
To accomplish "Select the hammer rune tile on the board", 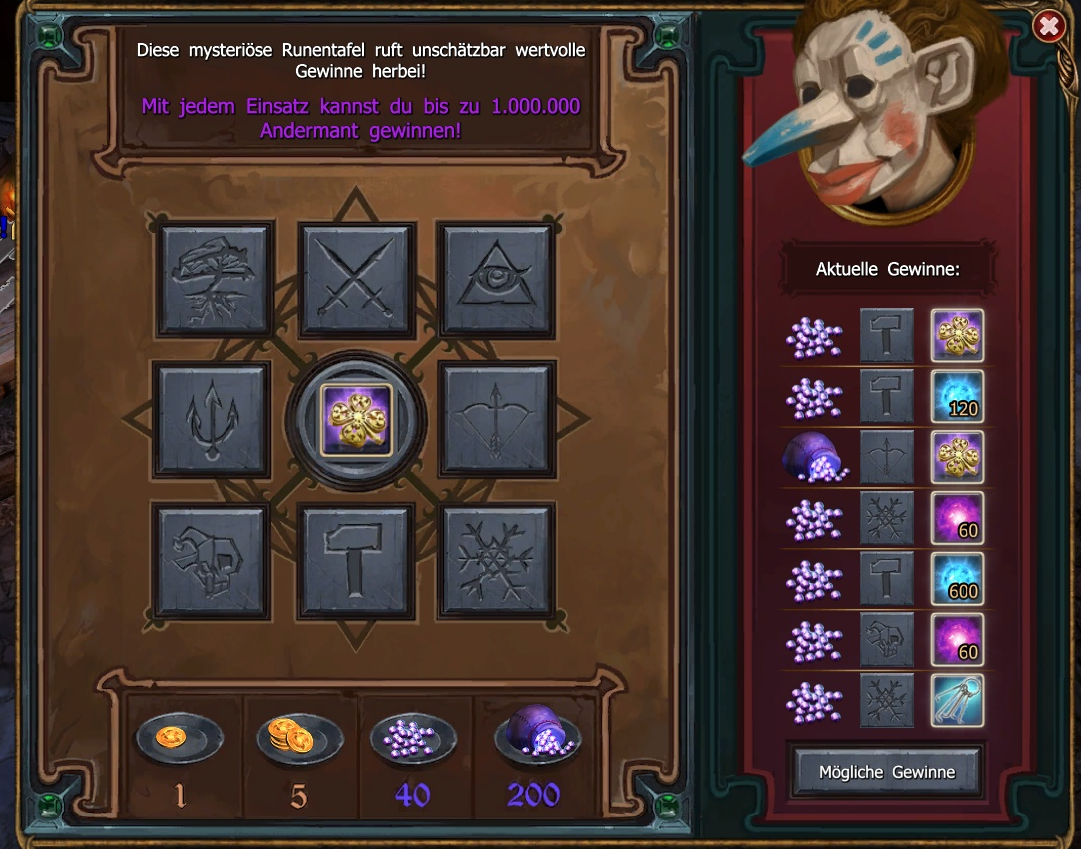I will [357, 560].
